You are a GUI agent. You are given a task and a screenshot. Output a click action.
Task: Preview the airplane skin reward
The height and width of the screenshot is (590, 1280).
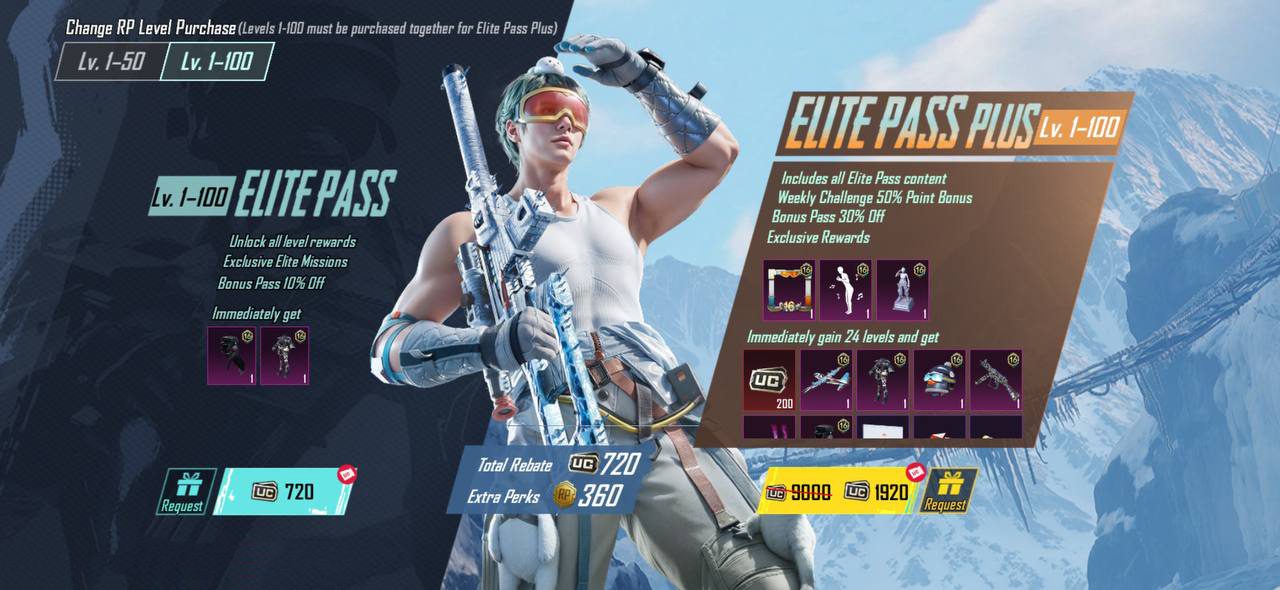pyautogui.click(x=826, y=379)
